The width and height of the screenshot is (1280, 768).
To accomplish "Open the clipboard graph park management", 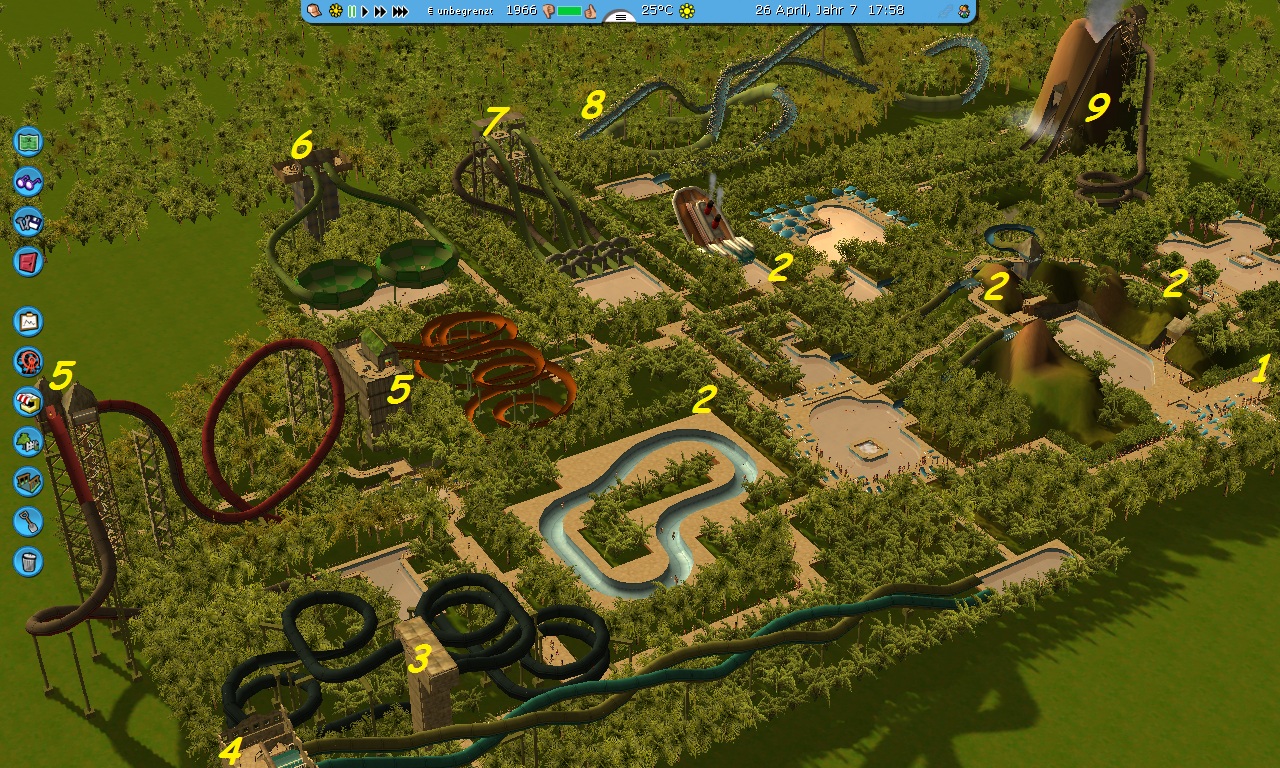I will click(x=28, y=322).
